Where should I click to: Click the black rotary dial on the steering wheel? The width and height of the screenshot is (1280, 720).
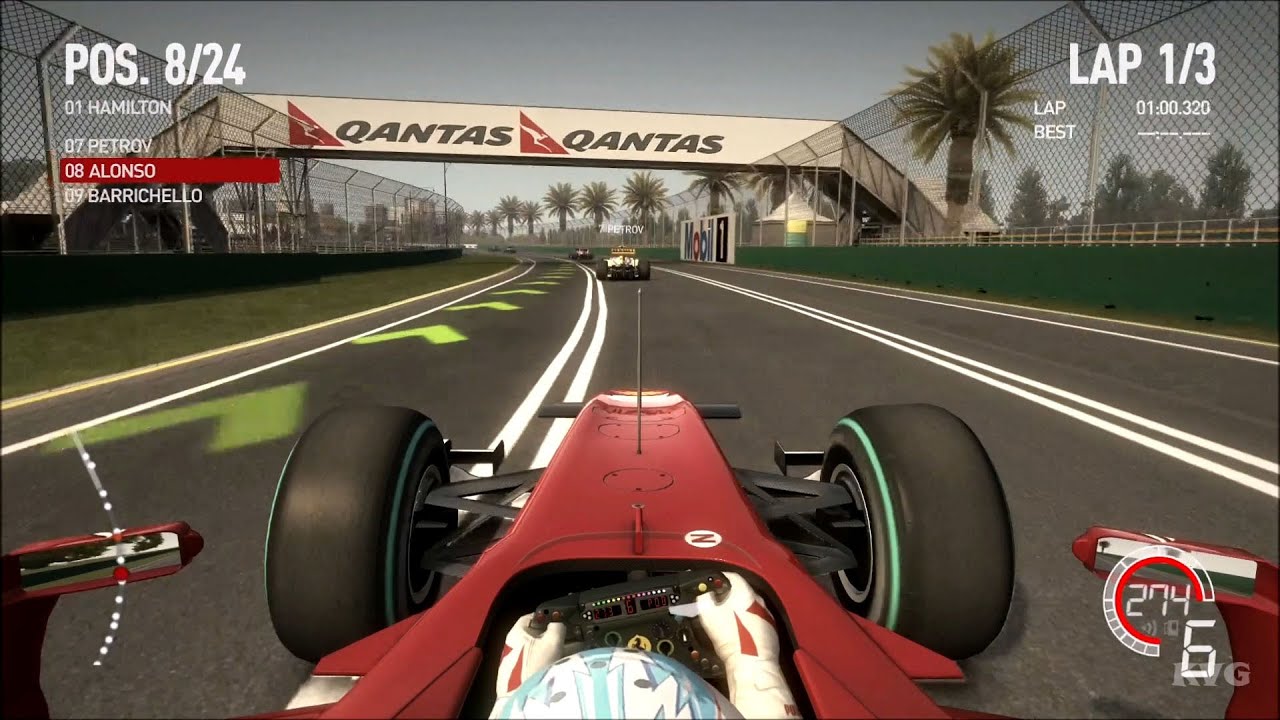(x=660, y=630)
